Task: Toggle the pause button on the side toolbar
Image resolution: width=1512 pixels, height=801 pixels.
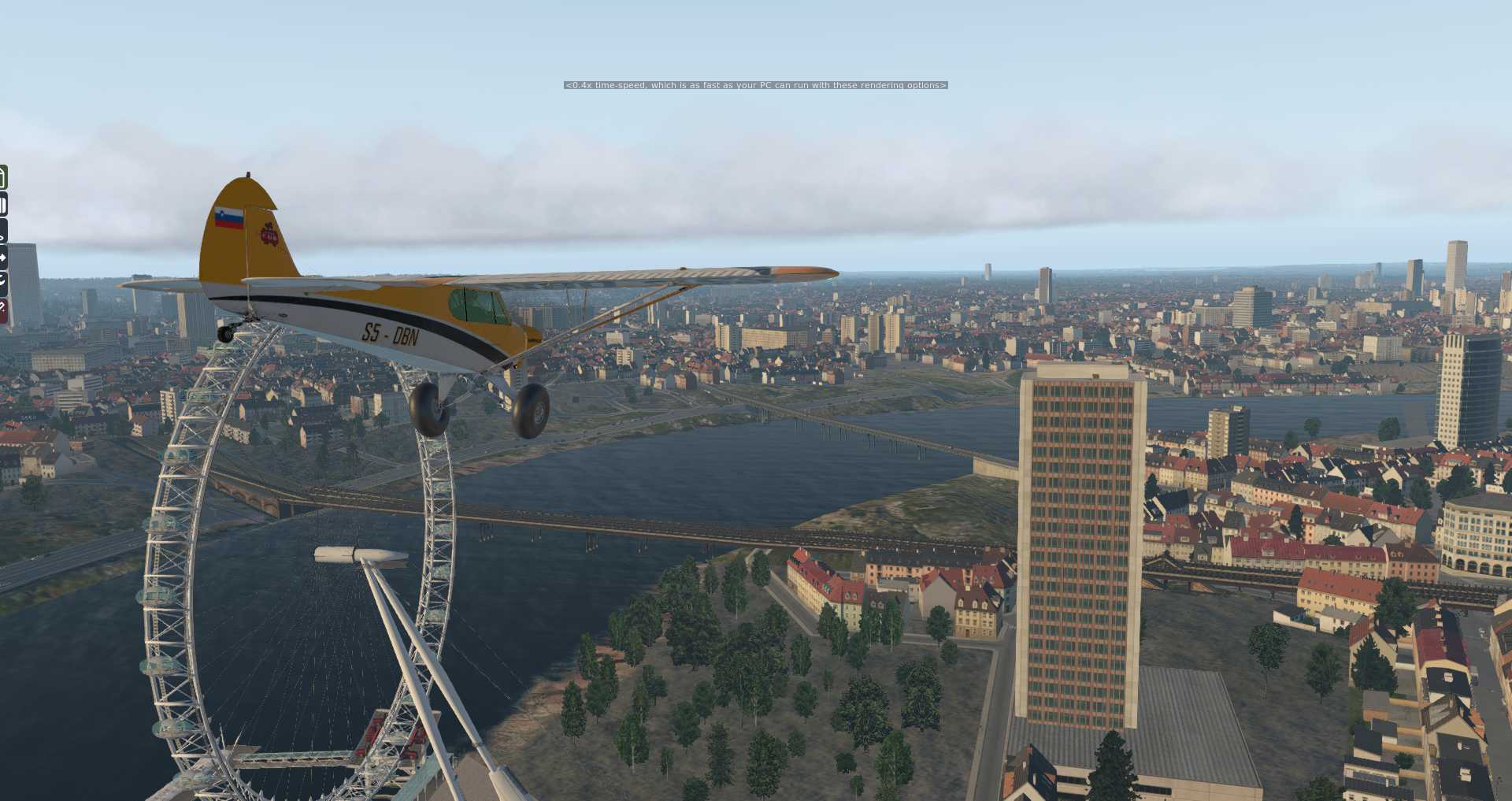Action: tap(3, 206)
